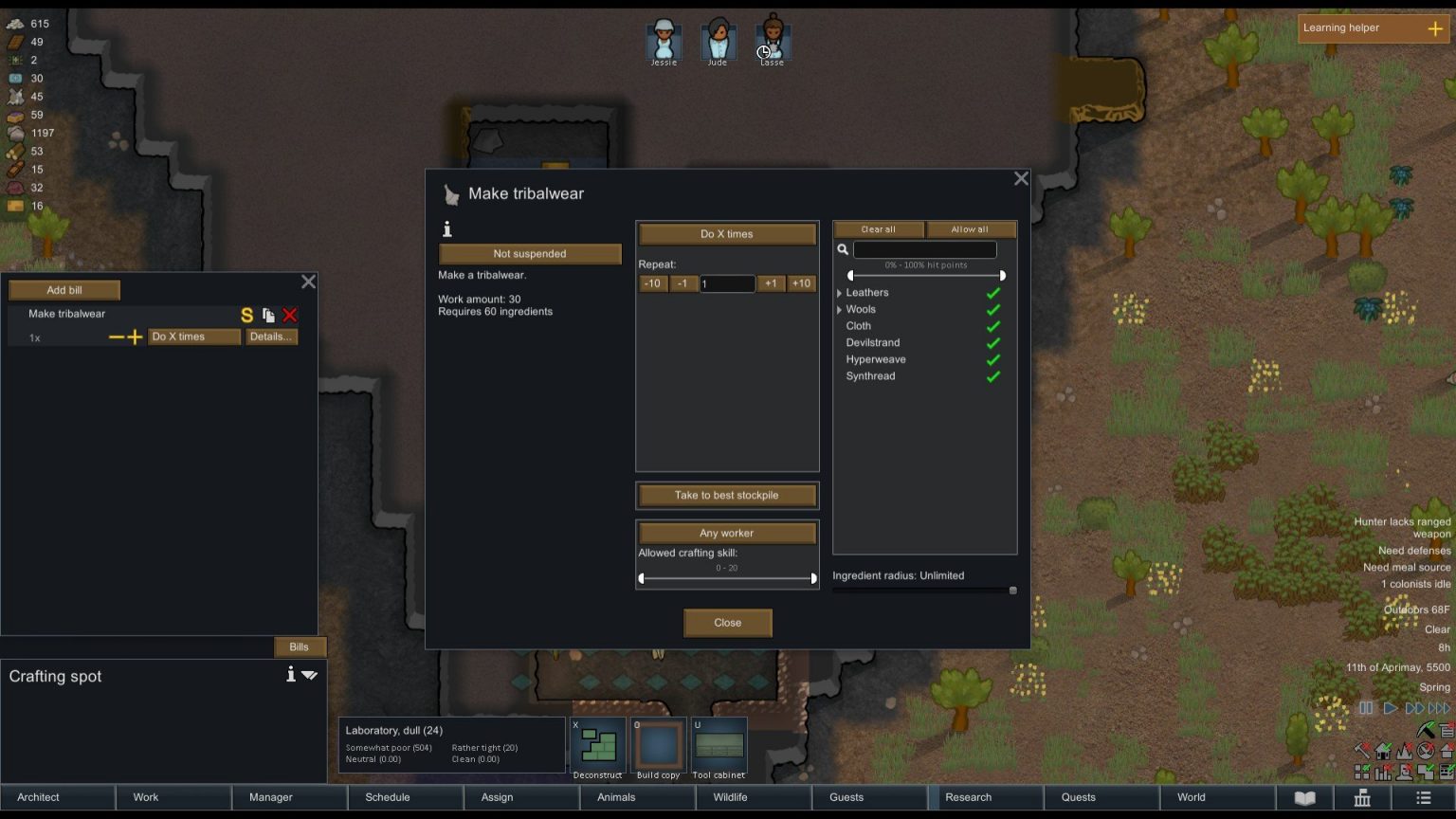Adjust the Allowed crafting skill slider
1456x819 pixels.
click(x=727, y=578)
